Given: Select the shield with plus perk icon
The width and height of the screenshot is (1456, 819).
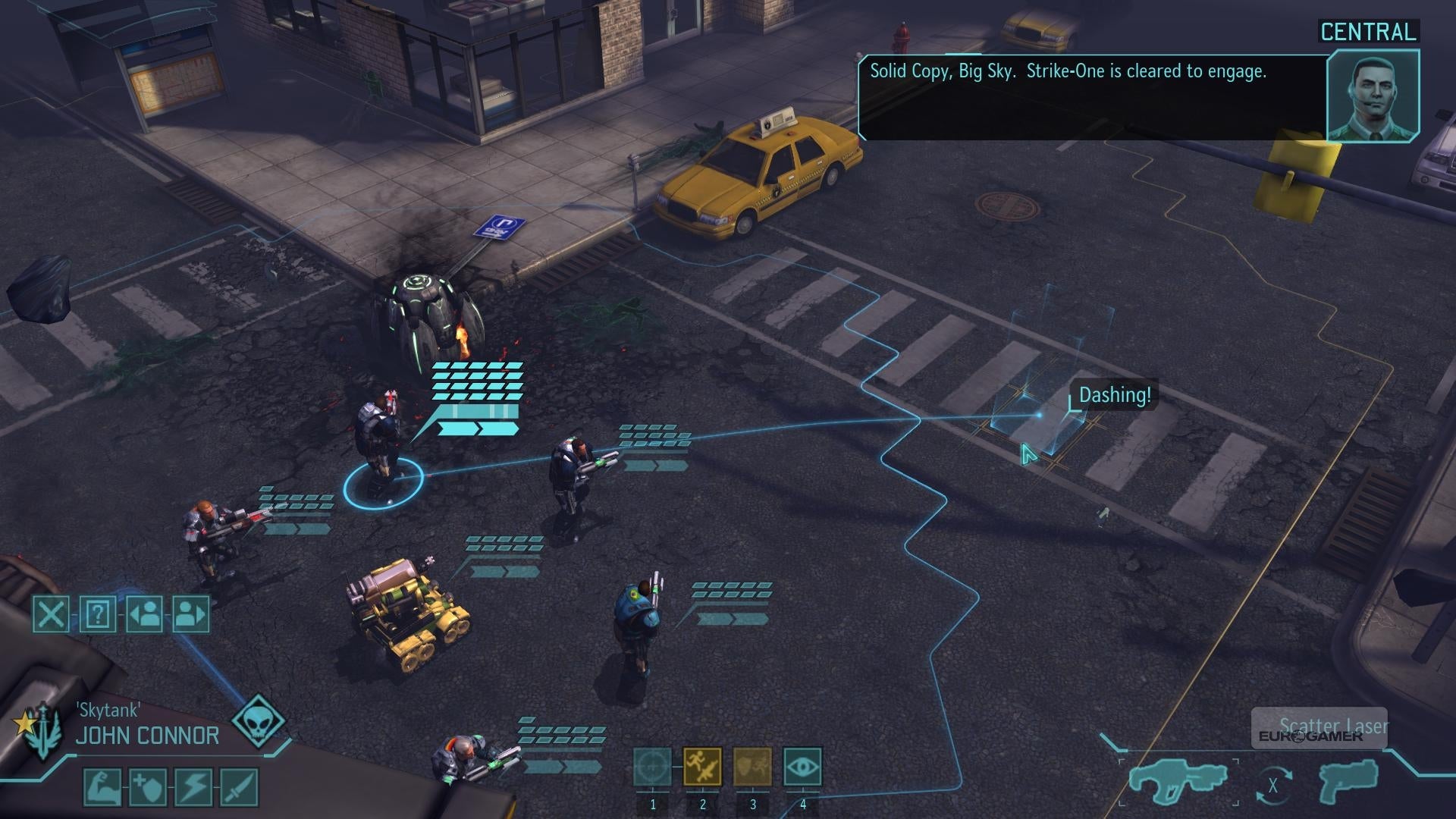Looking at the screenshot, I should 148,787.
